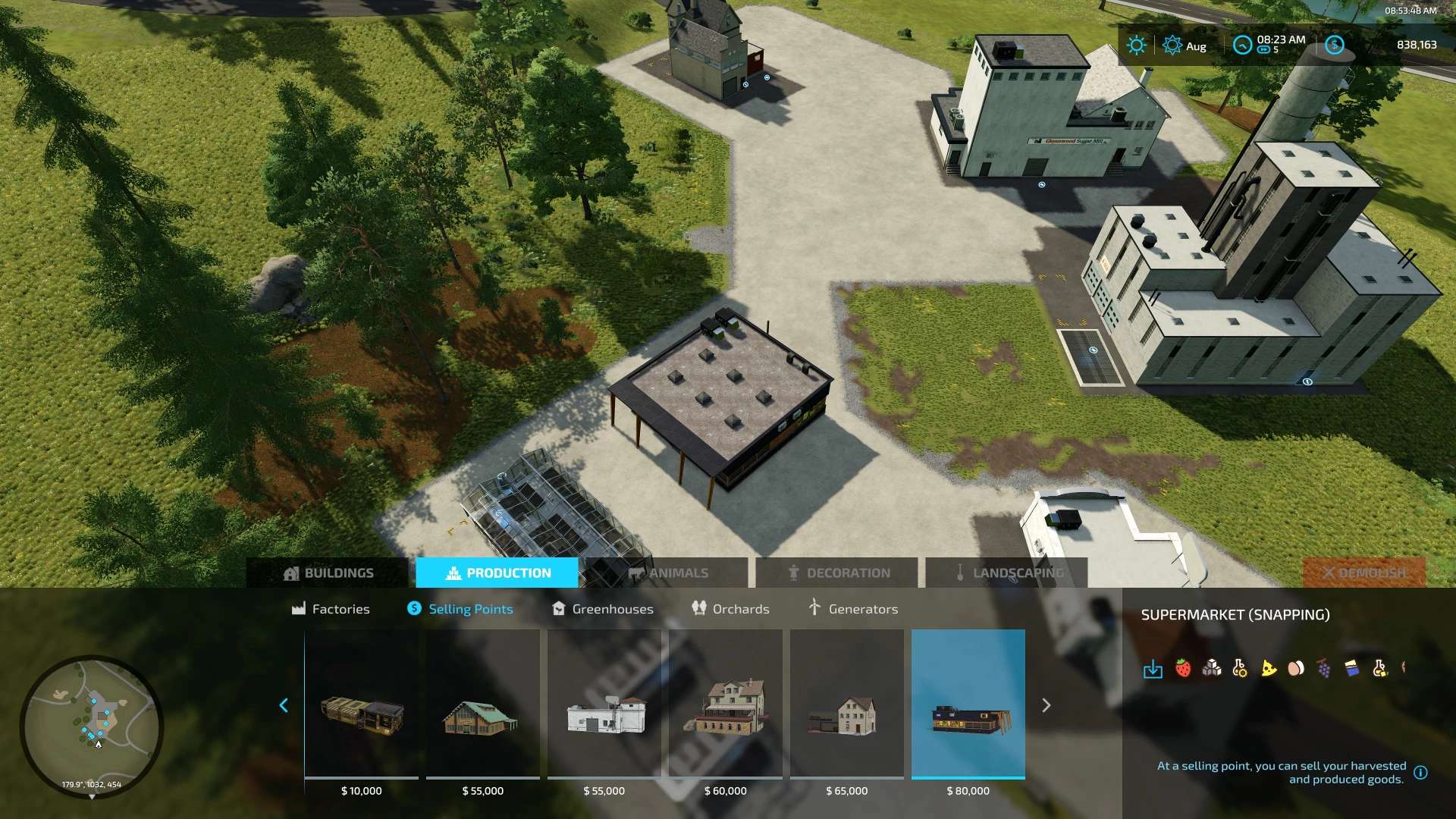Show the Greenhouses subcategory
This screenshot has width=1456, height=819.
pos(603,609)
